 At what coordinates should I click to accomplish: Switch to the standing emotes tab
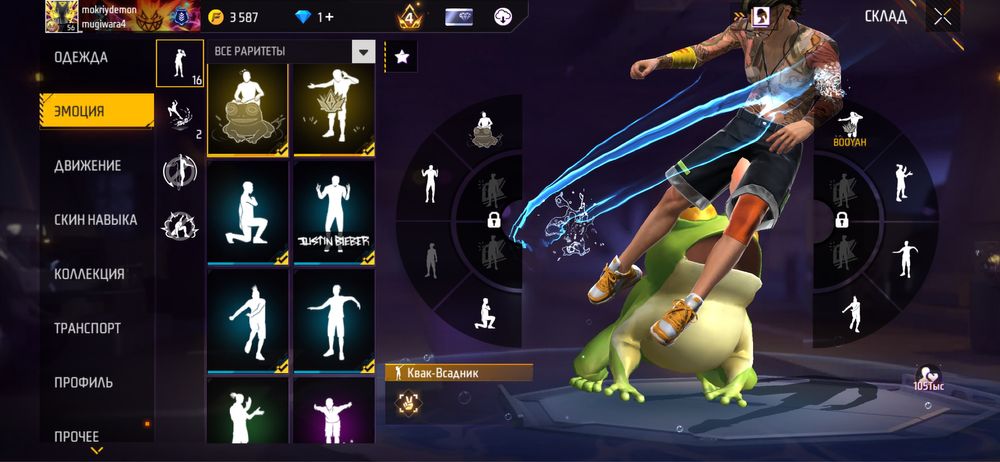(179, 63)
